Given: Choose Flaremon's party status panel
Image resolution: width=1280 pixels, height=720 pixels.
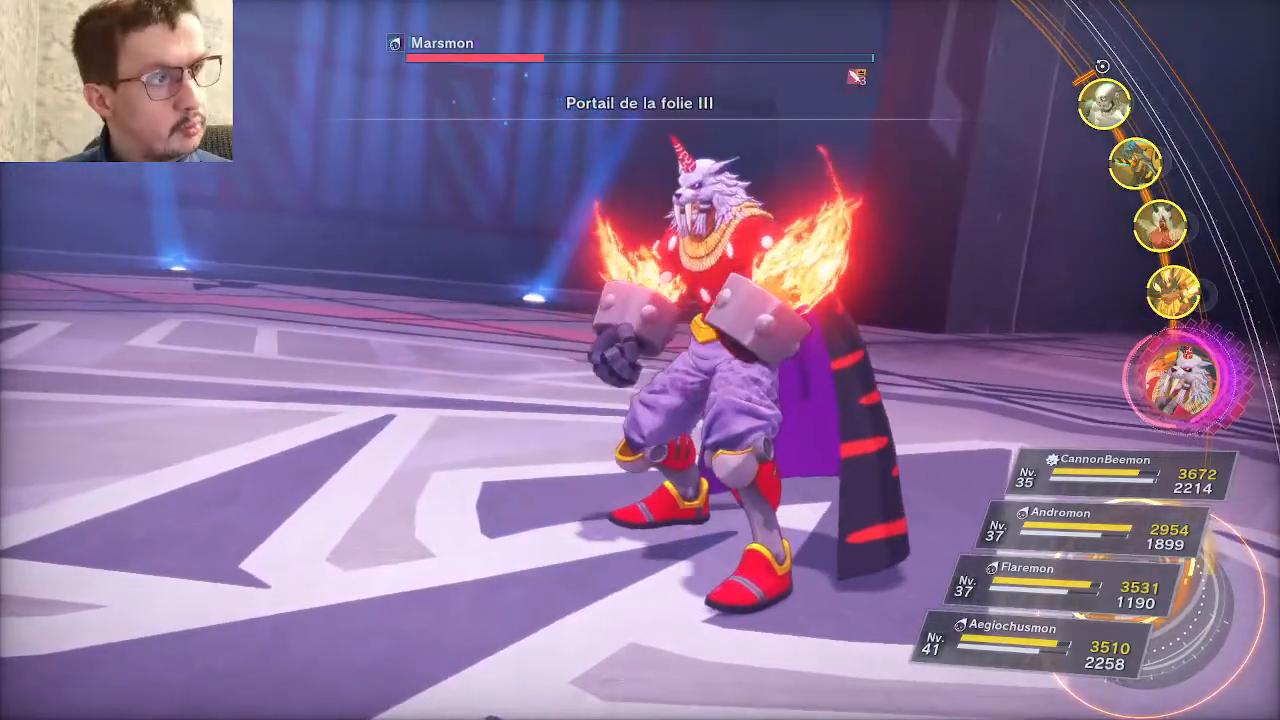Looking at the screenshot, I should coord(1068,584).
